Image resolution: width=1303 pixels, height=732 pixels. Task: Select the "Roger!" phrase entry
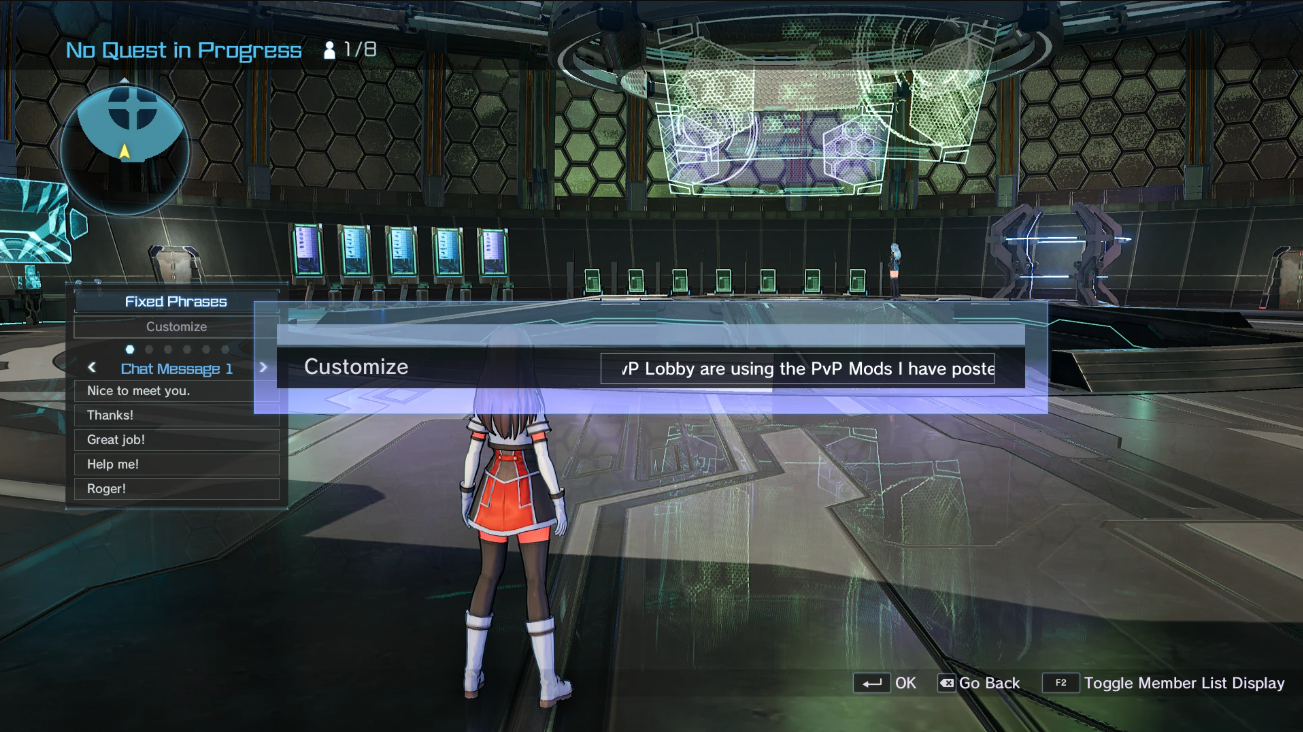tap(176, 489)
